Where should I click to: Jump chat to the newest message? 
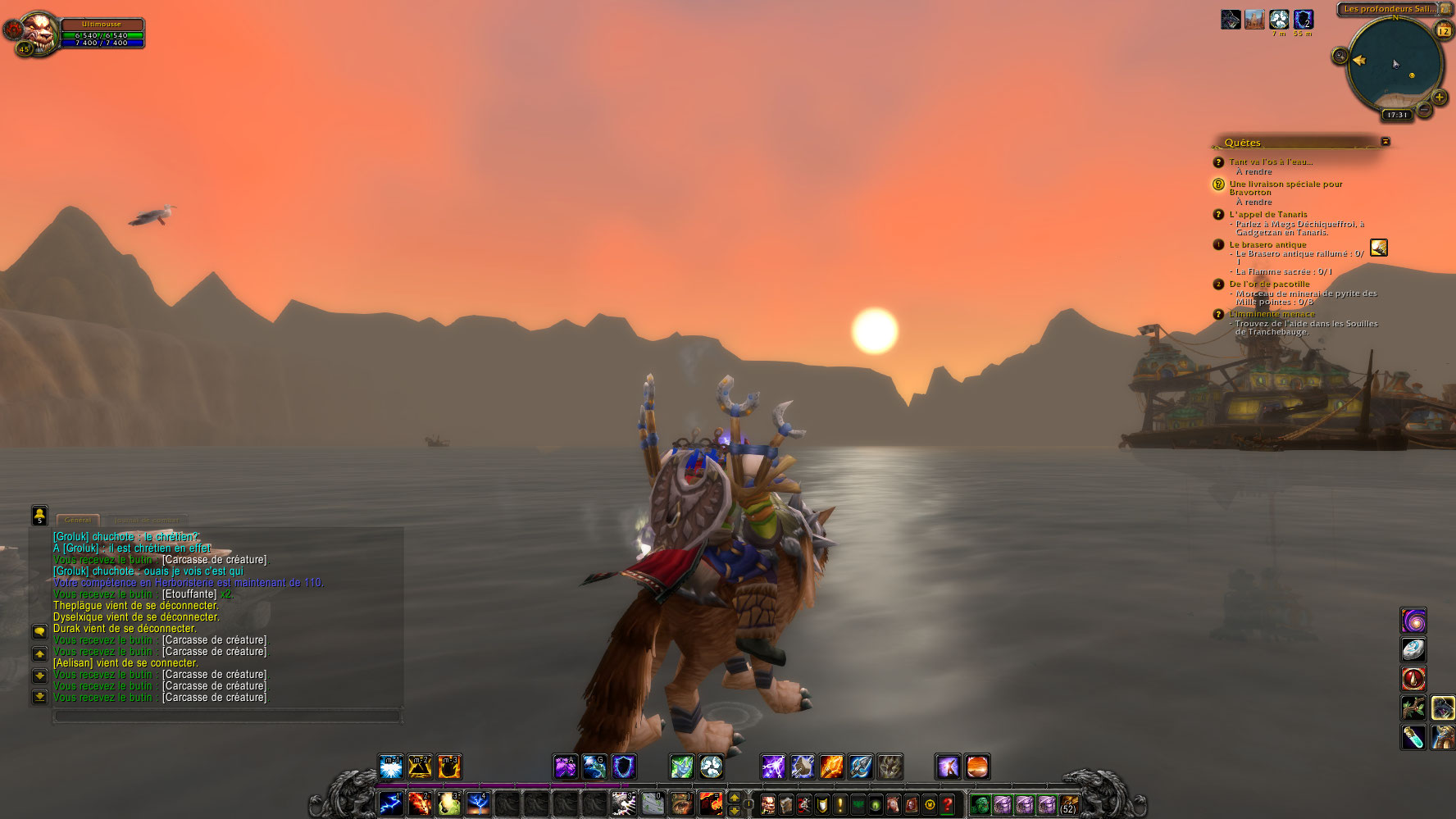pos(39,697)
